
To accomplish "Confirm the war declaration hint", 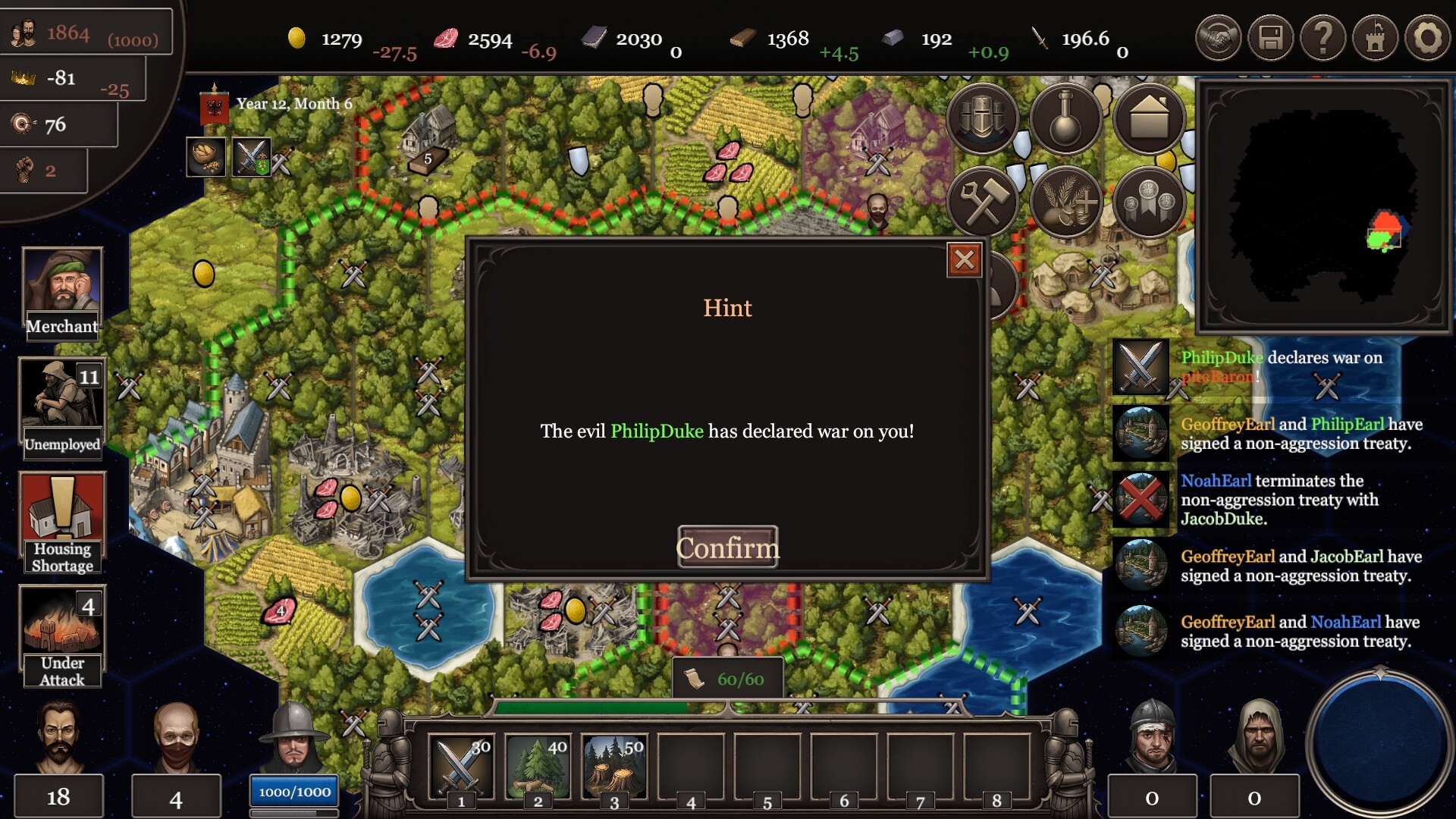I will tap(727, 547).
